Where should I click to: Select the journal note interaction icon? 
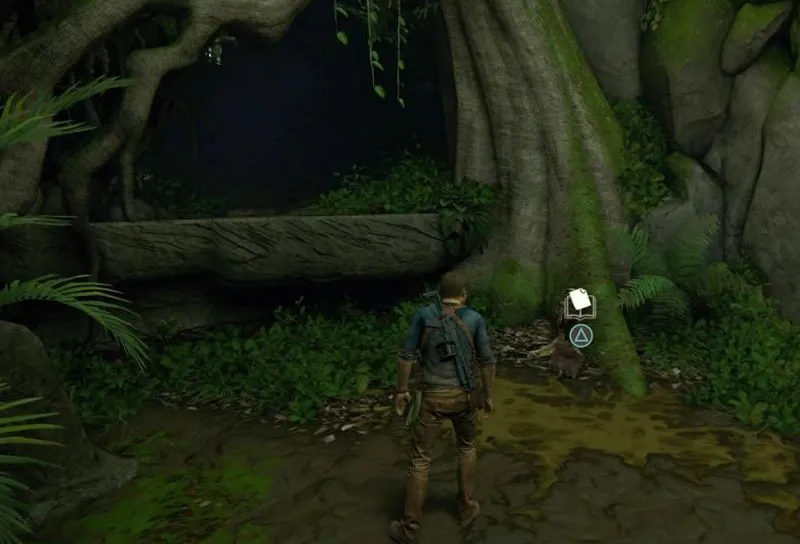[579, 304]
